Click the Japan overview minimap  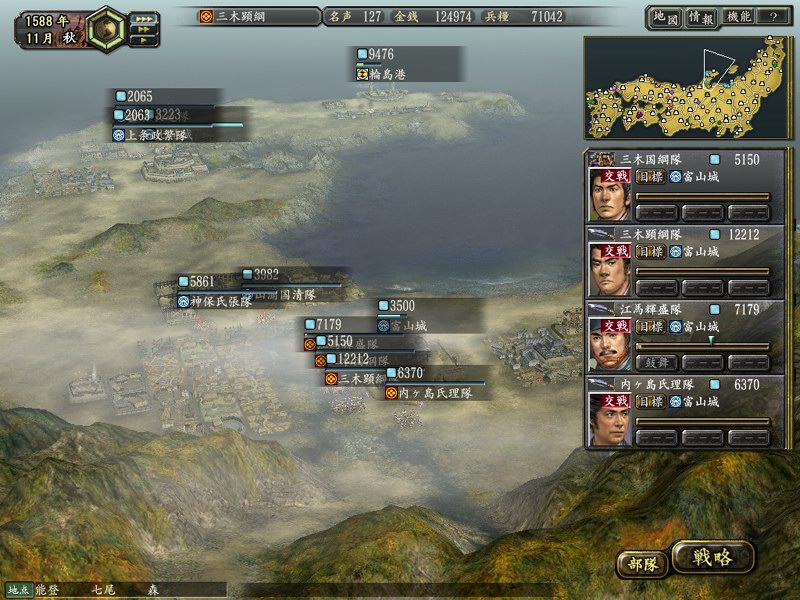coord(685,88)
